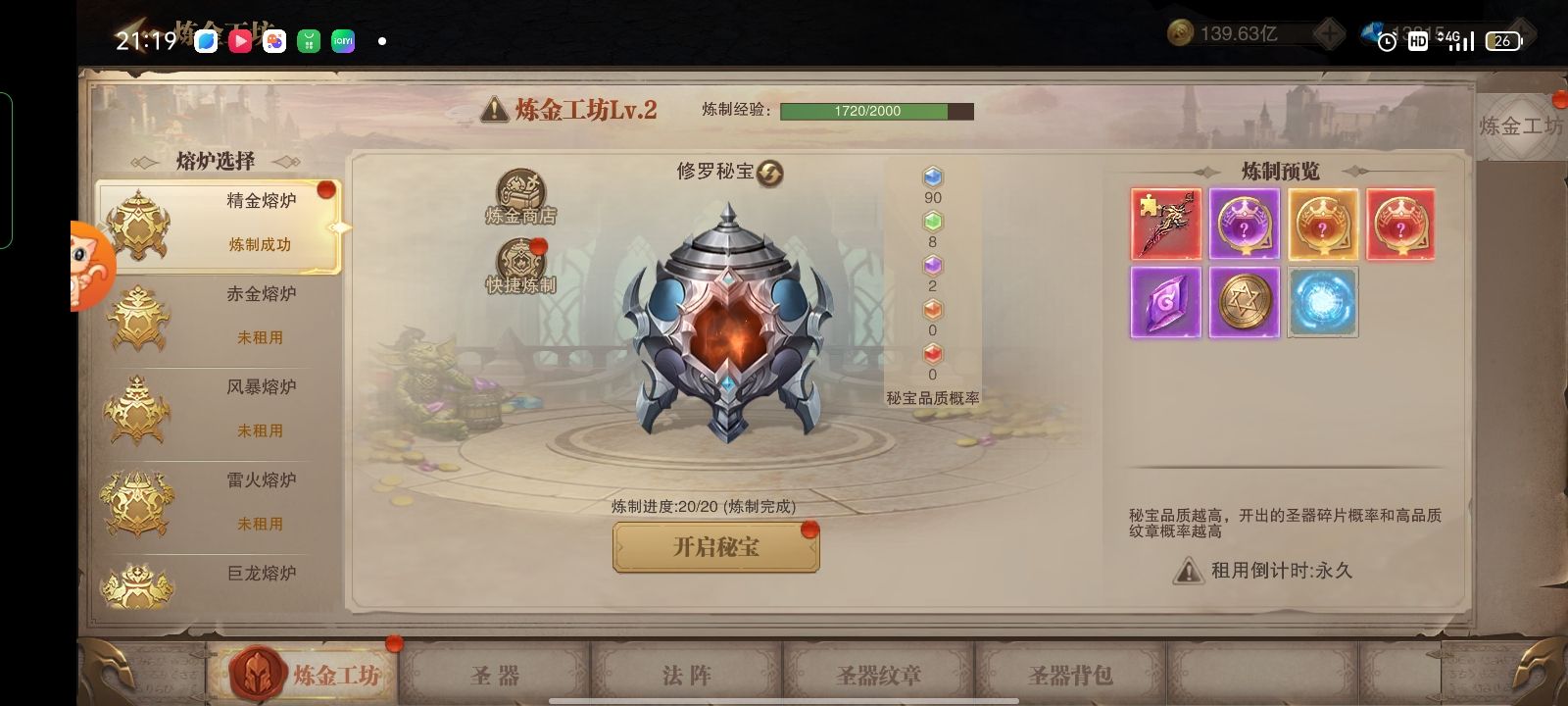1568x706 pixels.
Task: Open the treasure with 开启秘宝 button
Action: (x=715, y=547)
